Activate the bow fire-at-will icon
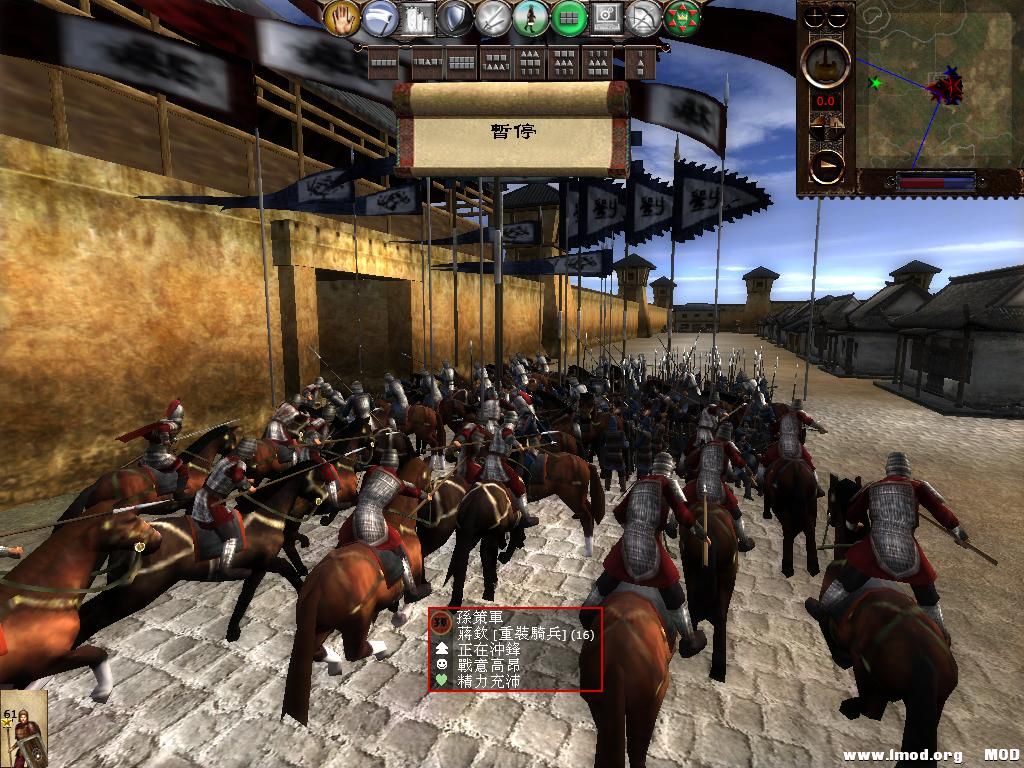1024x768 pixels. 644,18
